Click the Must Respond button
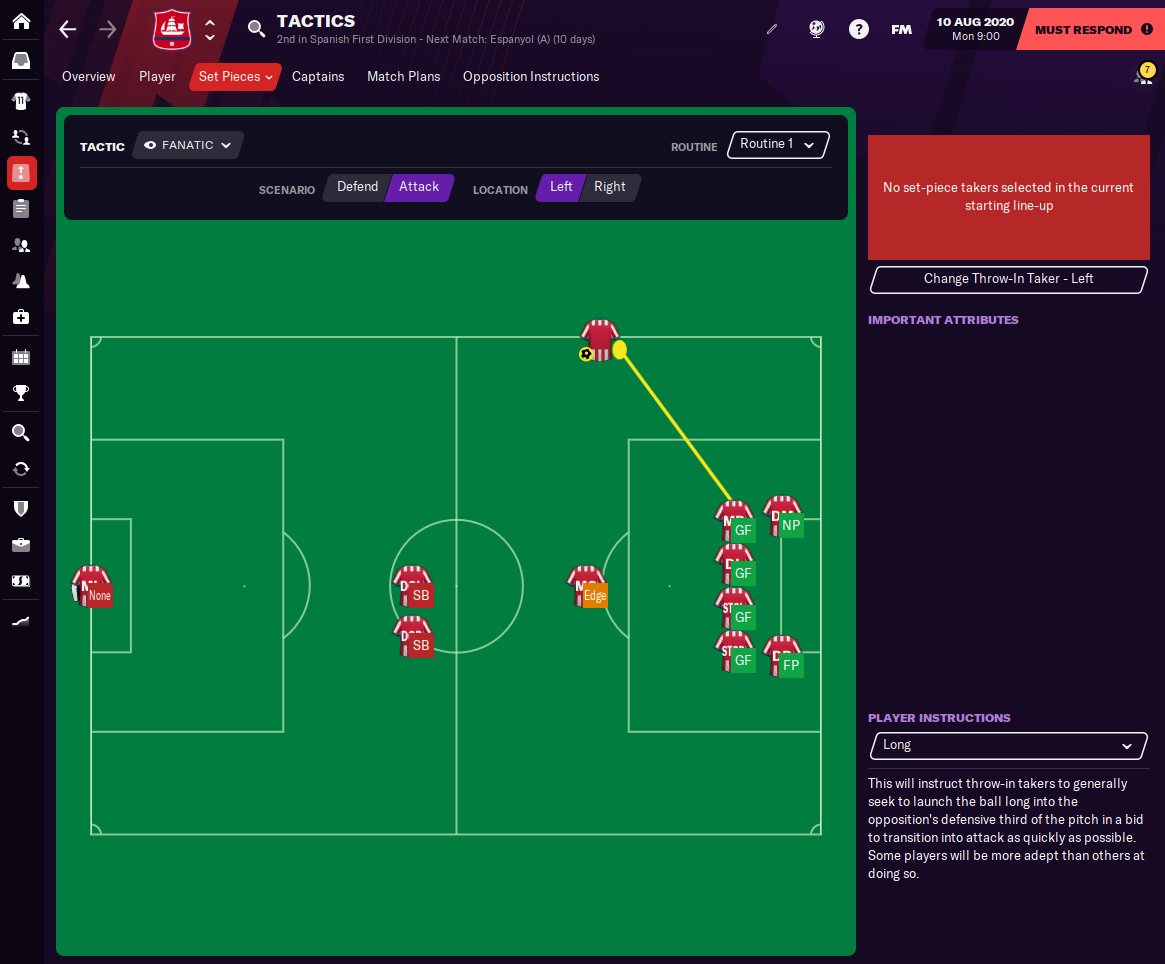The width and height of the screenshot is (1165, 964). [x=1089, y=30]
